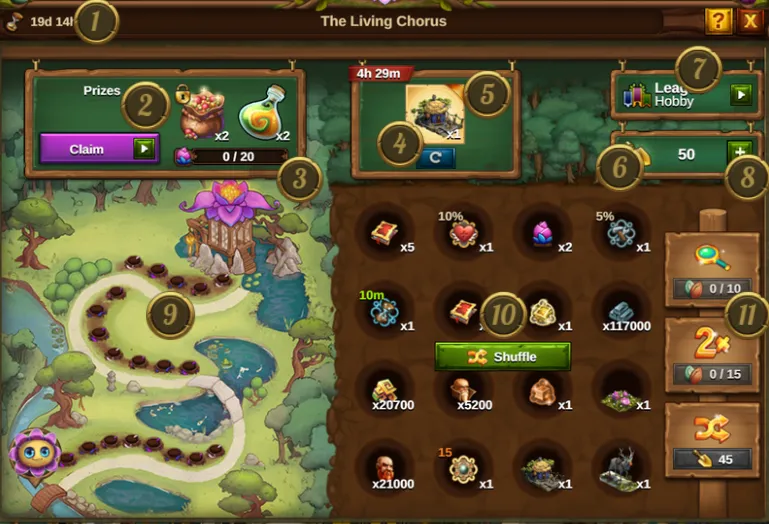Activate the 2x multiplier booster

click(712, 348)
